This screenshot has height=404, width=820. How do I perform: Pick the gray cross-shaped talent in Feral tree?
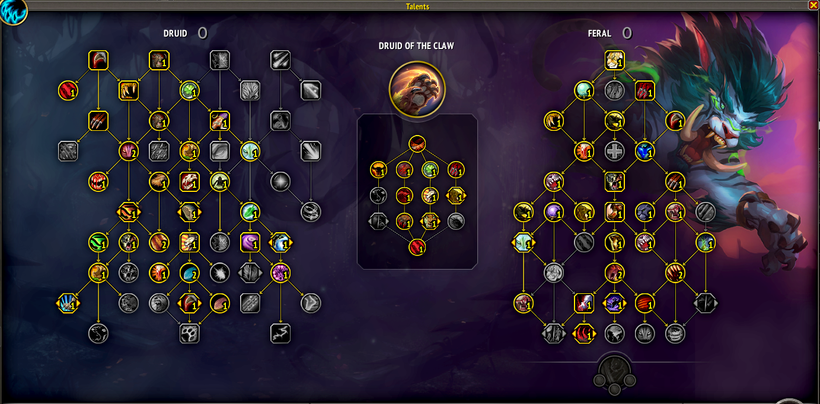click(x=614, y=151)
